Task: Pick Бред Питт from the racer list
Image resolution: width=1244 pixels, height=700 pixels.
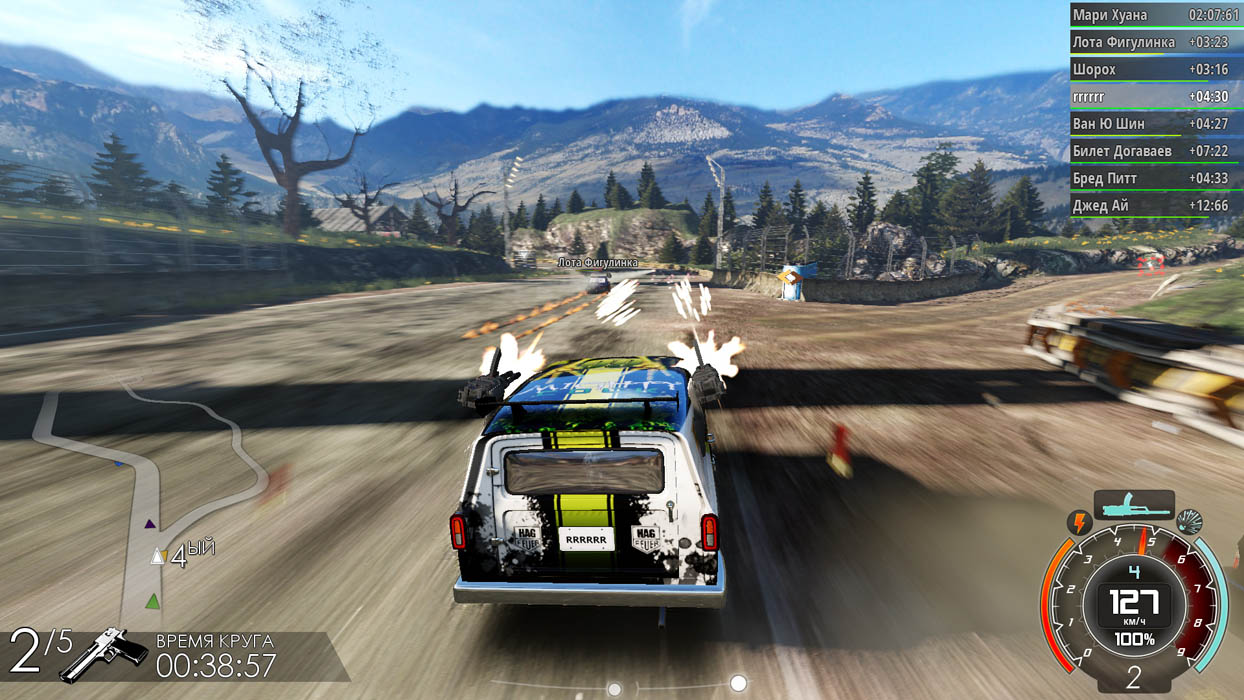Action: pyautogui.click(x=1154, y=178)
